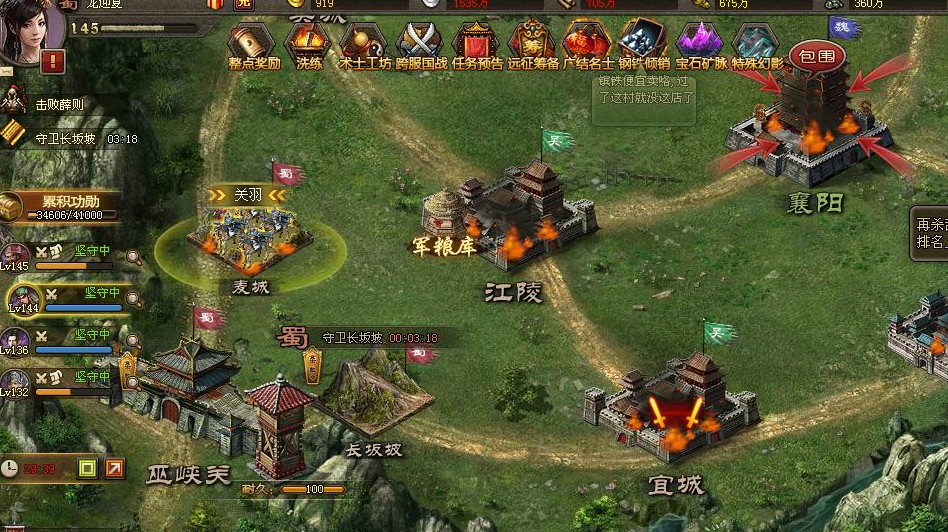The width and height of the screenshot is (948, 532).
Task: Click the red exclamation alert icon
Action: [x=53, y=62]
